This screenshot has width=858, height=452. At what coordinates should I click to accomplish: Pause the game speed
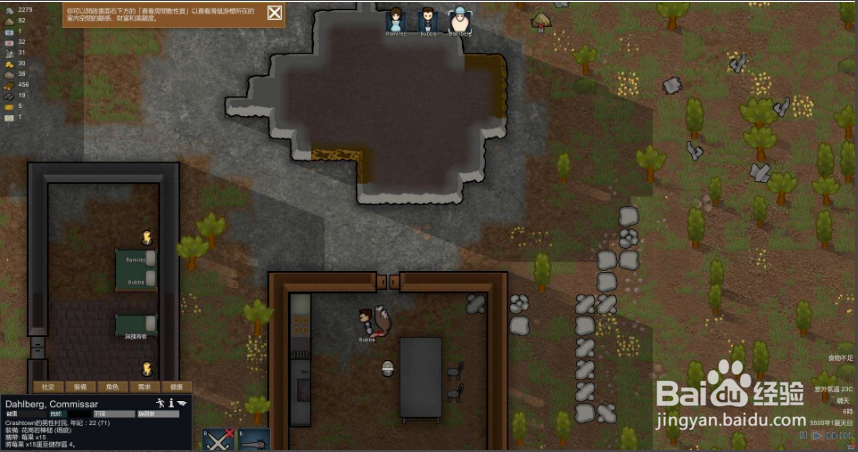tap(802, 435)
